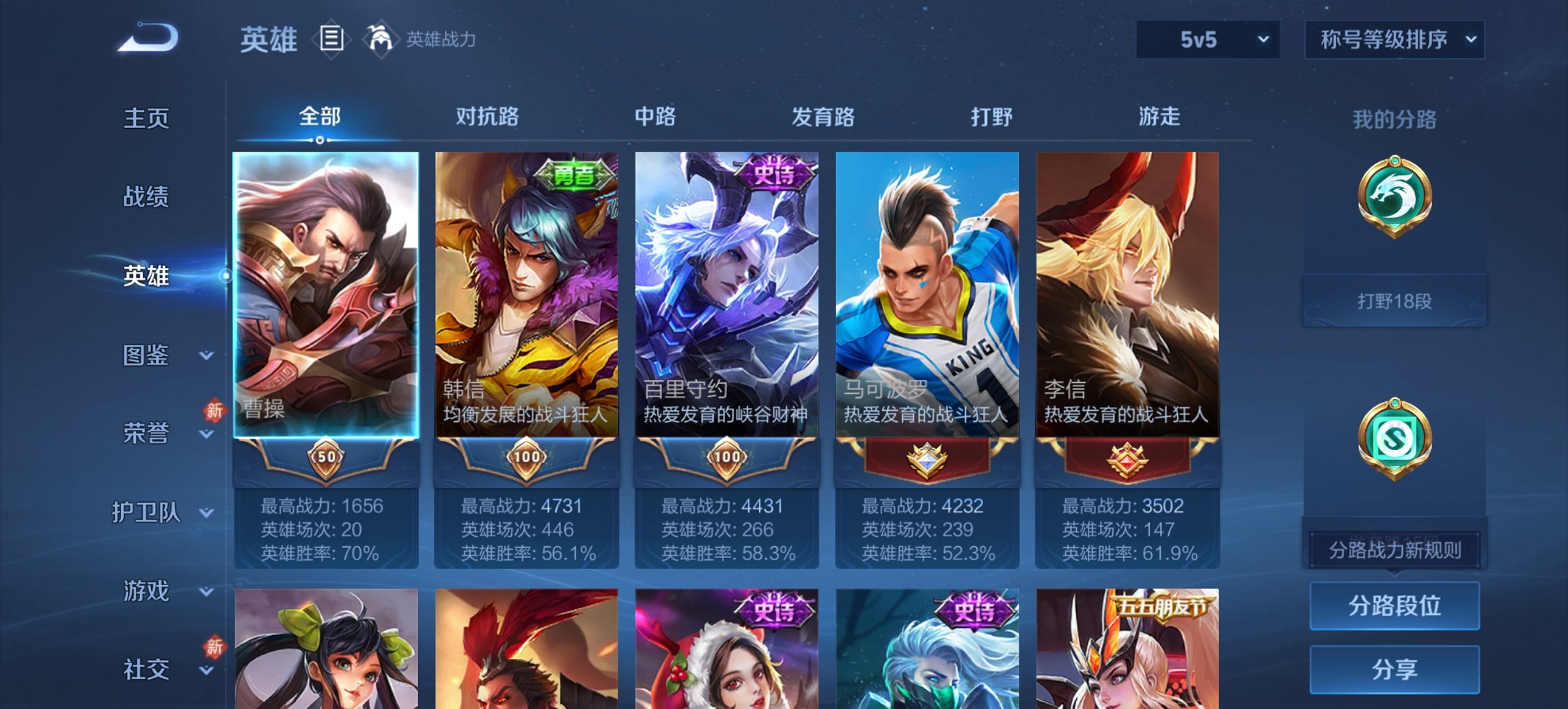Open the 战绩 sidebar menu item
This screenshot has width=1568, height=709.
pyautogui.click(x=146, y=197)
